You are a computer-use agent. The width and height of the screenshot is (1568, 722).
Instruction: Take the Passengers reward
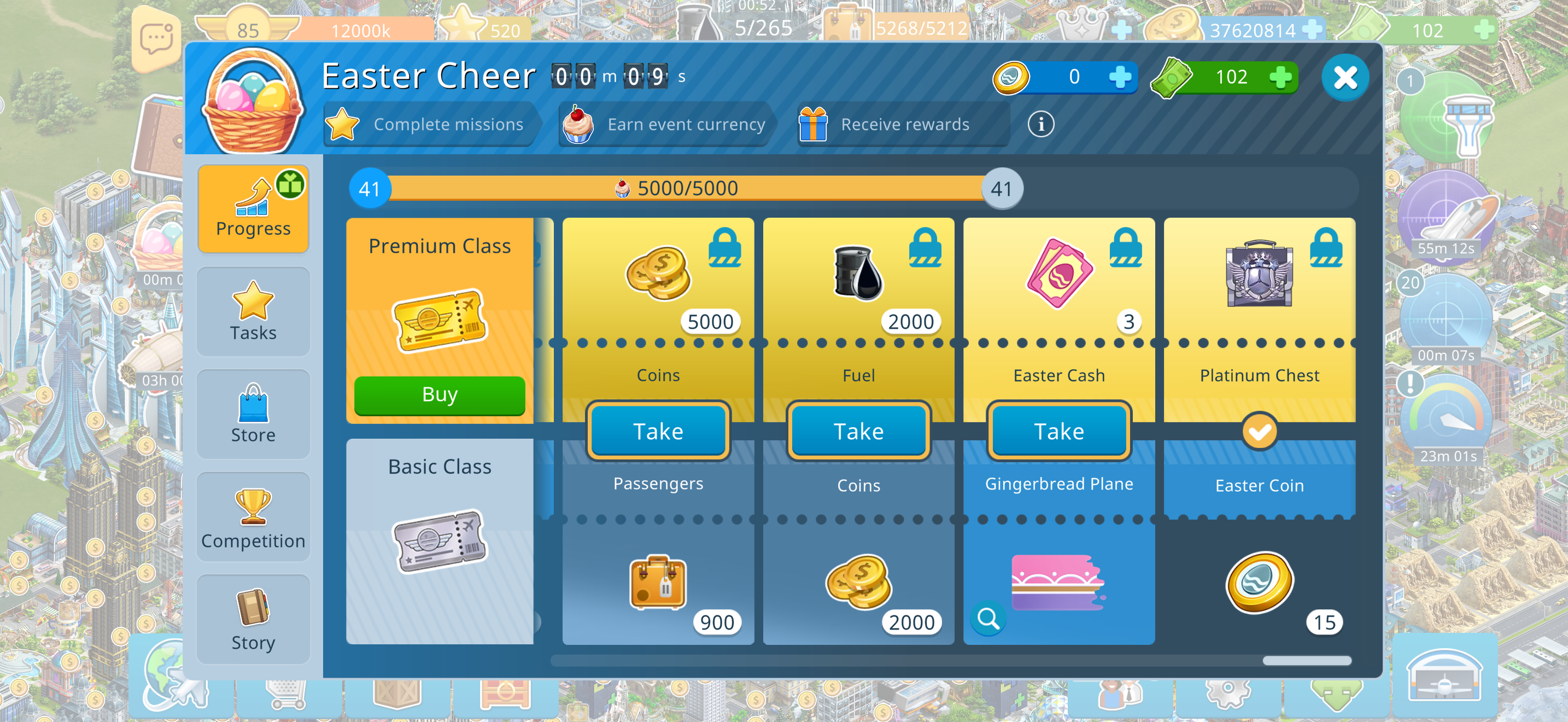click(658, 431)
